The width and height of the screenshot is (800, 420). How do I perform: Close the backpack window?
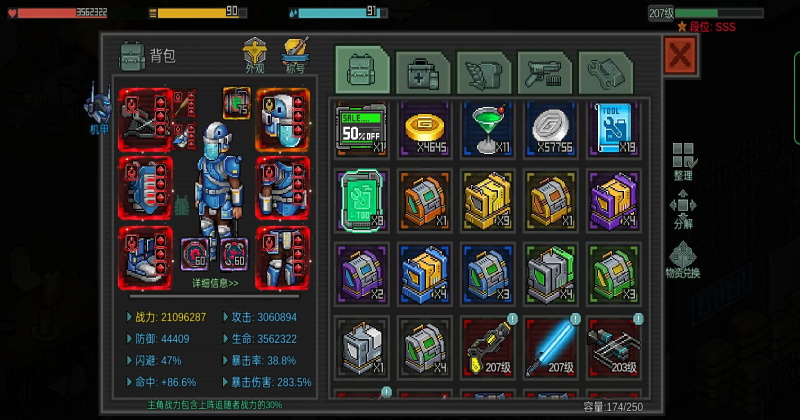(680, 56)
